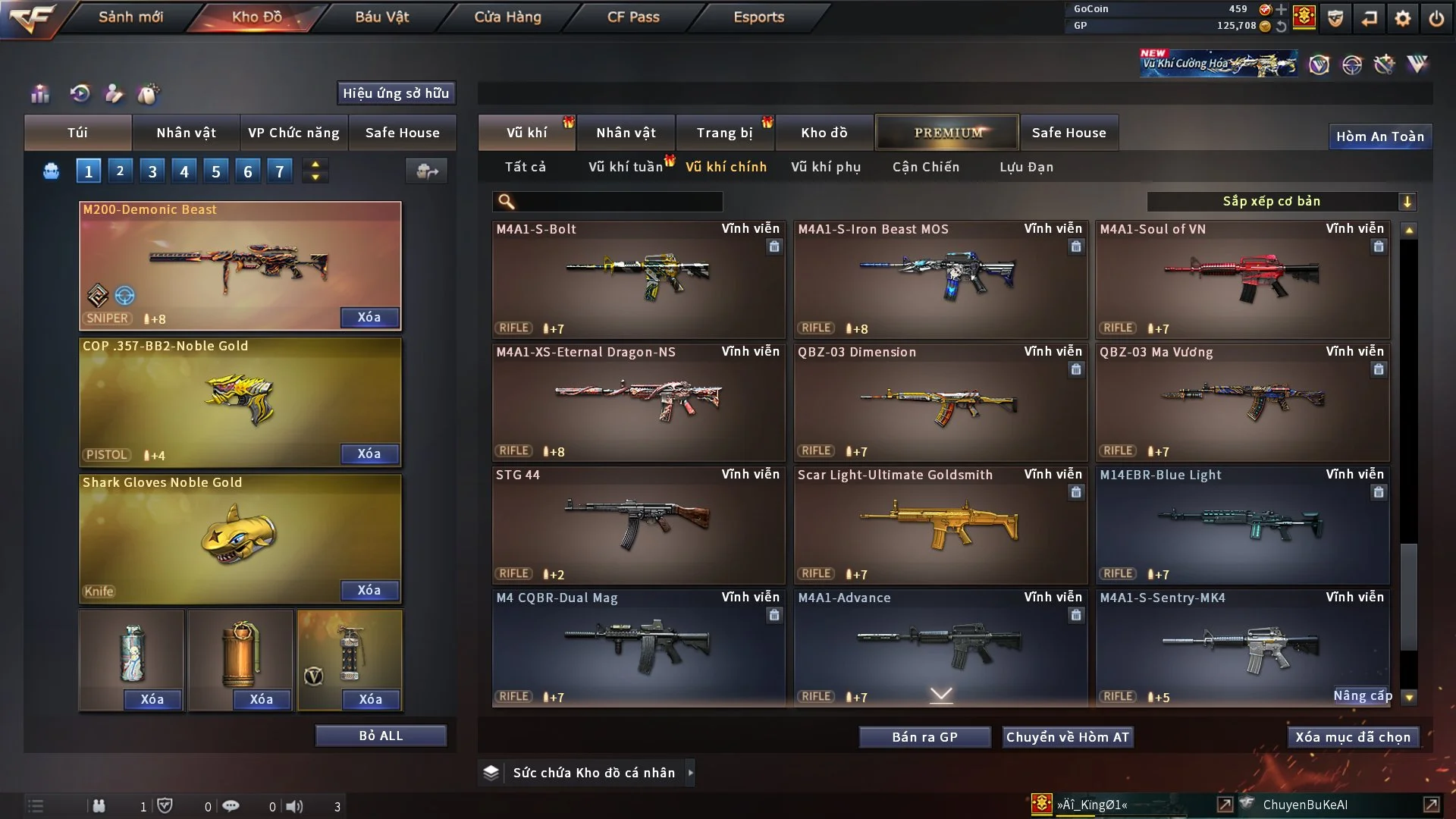Select the Nhân vật bag tab
1456x819 pixels.
click(186, 133)
